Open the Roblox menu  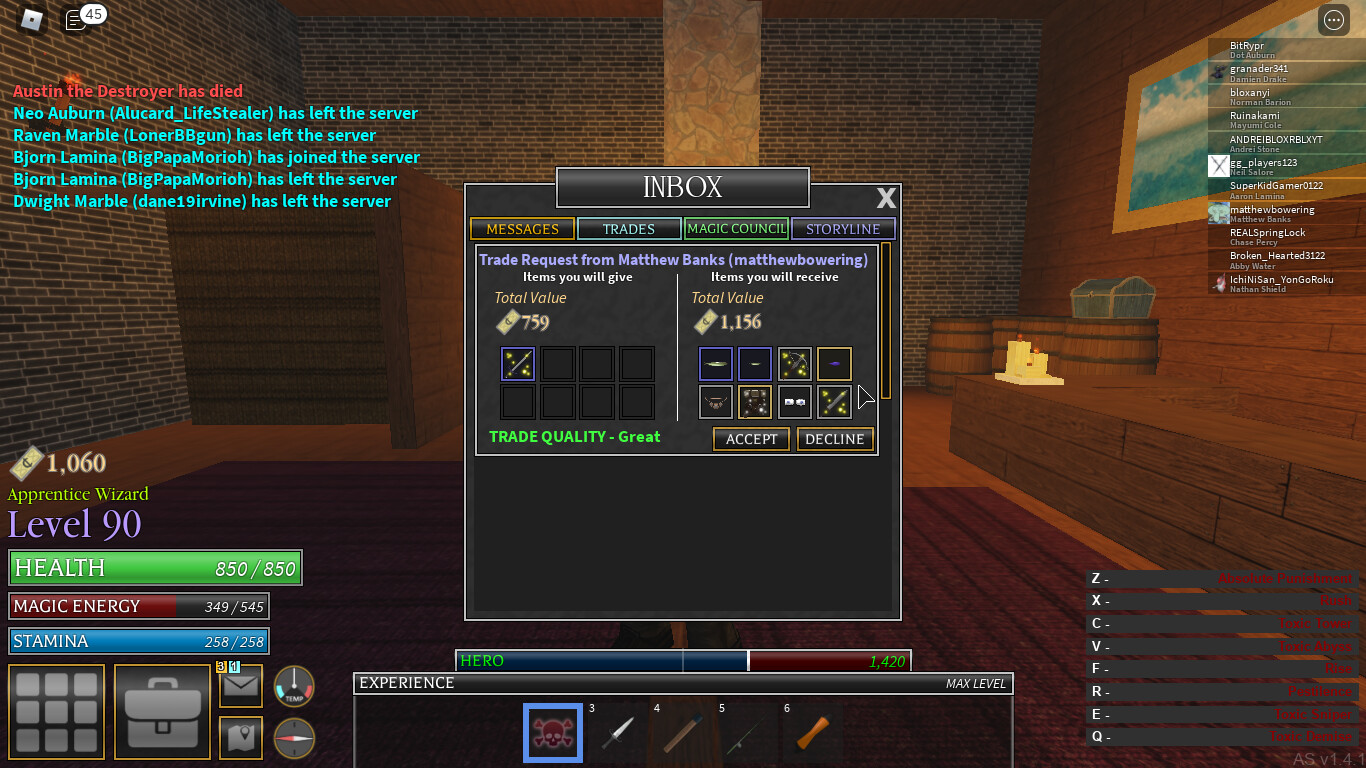(33, 19)
